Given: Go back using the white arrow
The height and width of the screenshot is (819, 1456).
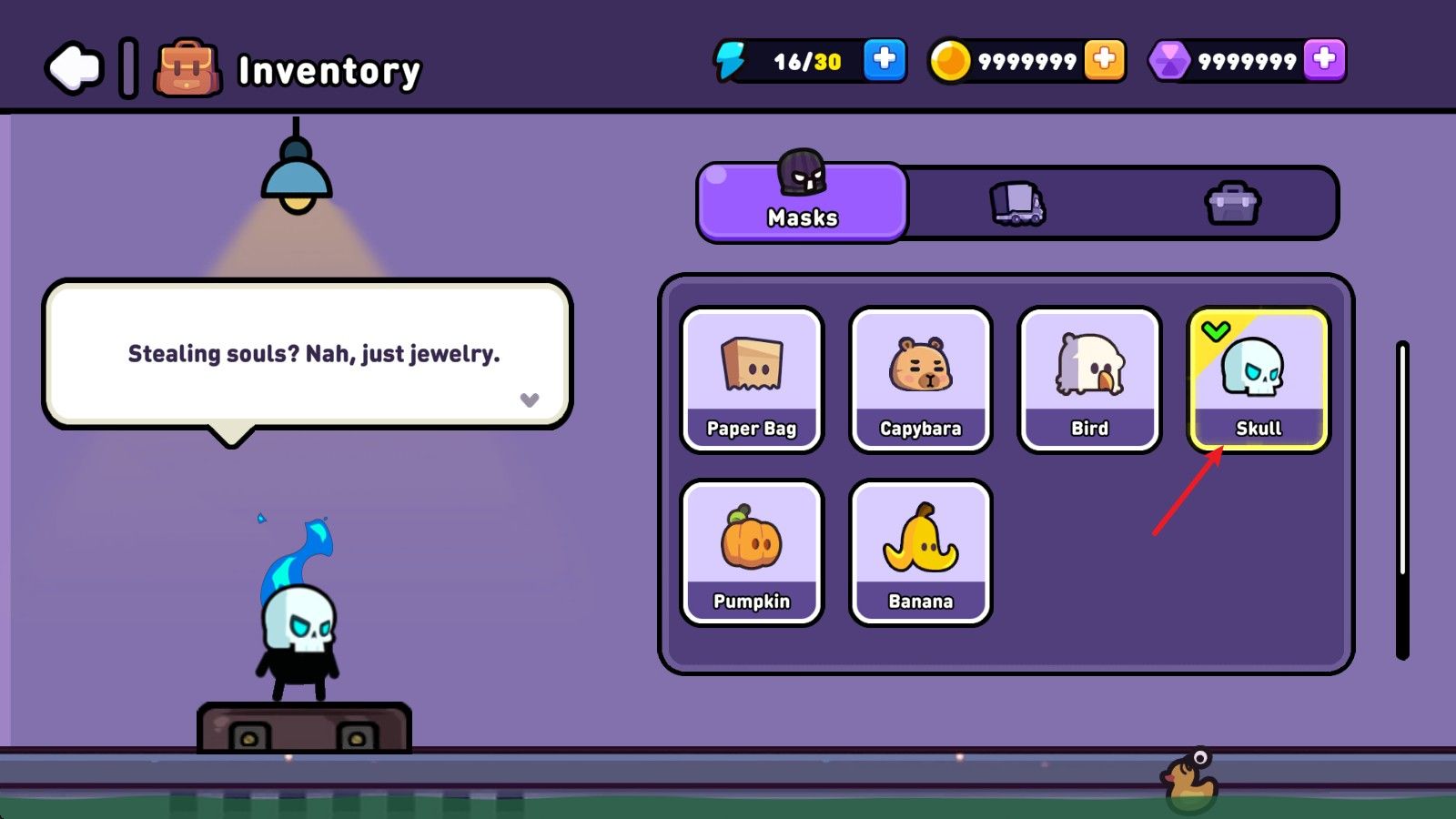Looking at the screenshot, I should pos(74,67).
